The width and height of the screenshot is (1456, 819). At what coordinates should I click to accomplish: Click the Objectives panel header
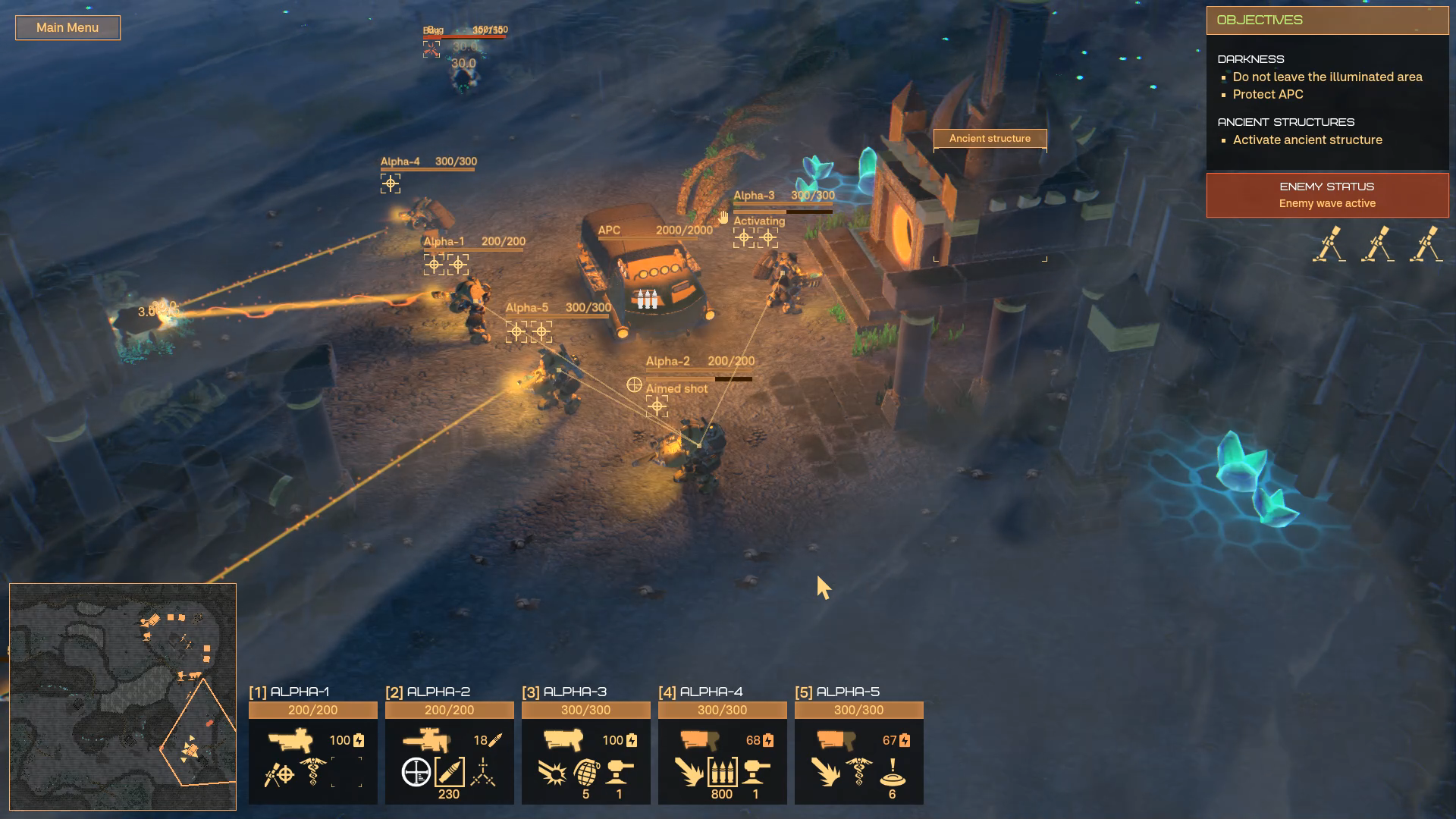click(1327, 20)
